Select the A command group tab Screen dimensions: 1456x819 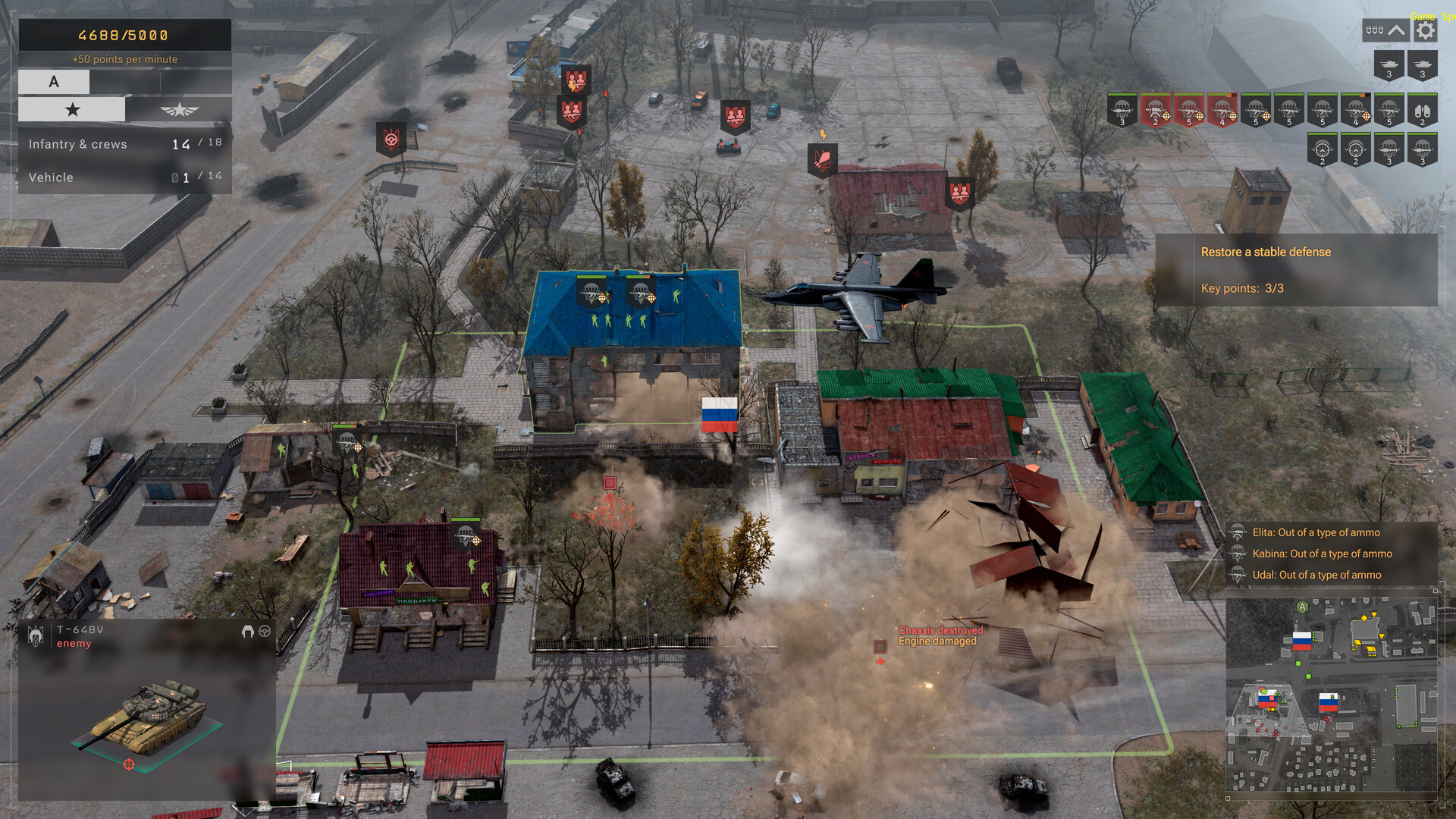pyautogui.click(x=53, y=81)
